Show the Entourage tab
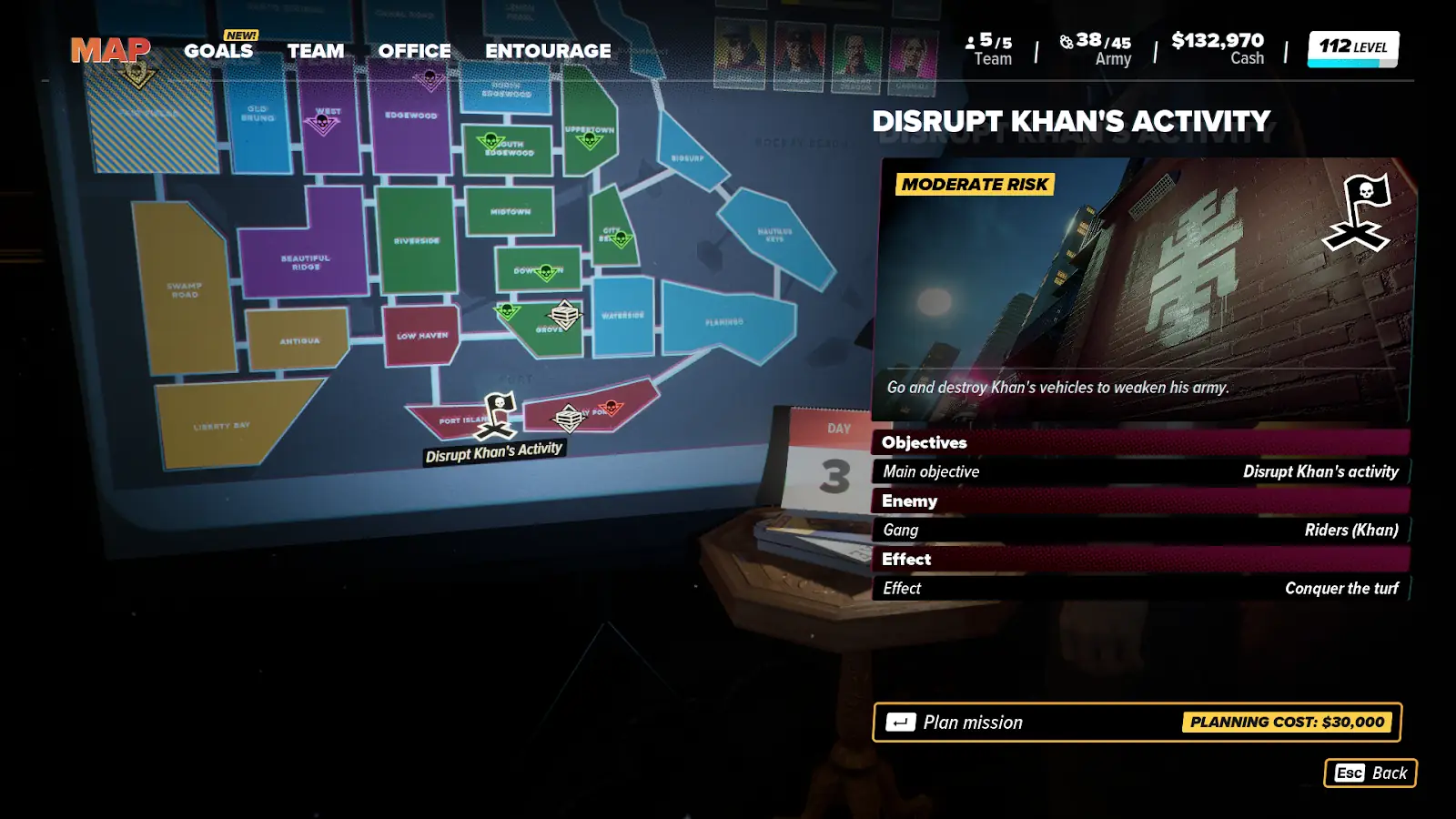 (x=548, y=51)
